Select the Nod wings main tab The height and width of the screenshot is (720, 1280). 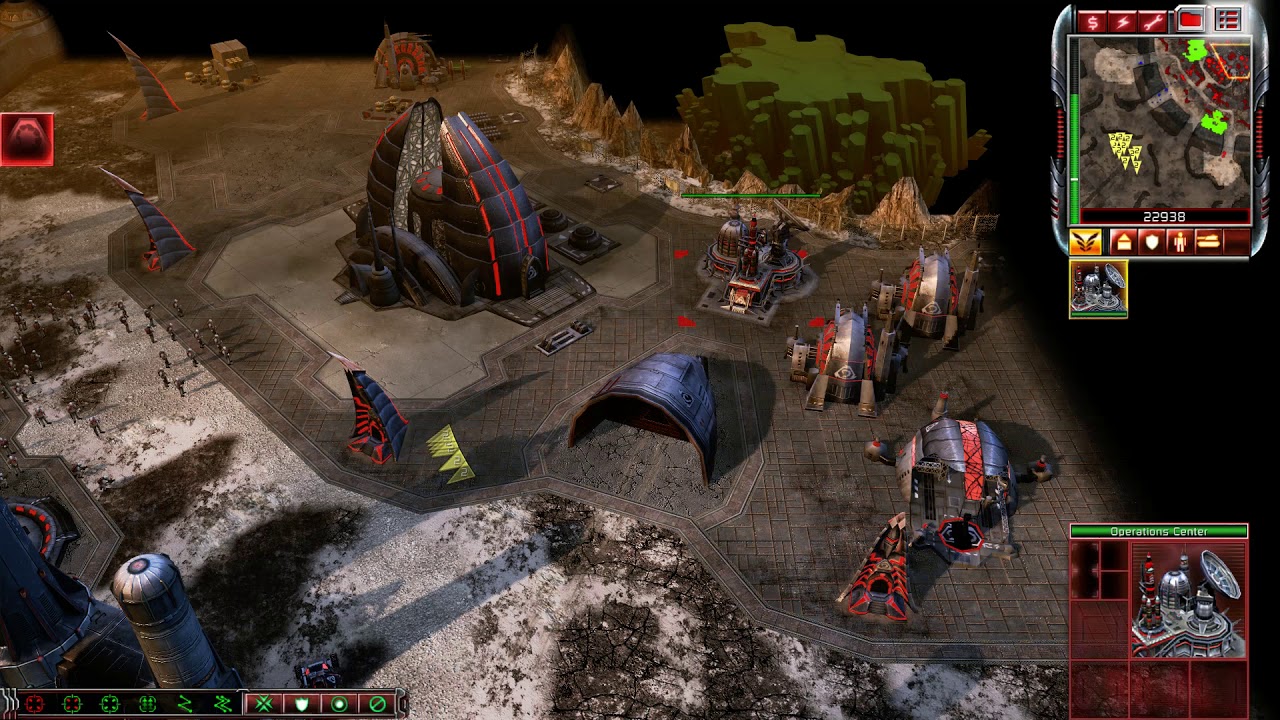(1085, 242)
